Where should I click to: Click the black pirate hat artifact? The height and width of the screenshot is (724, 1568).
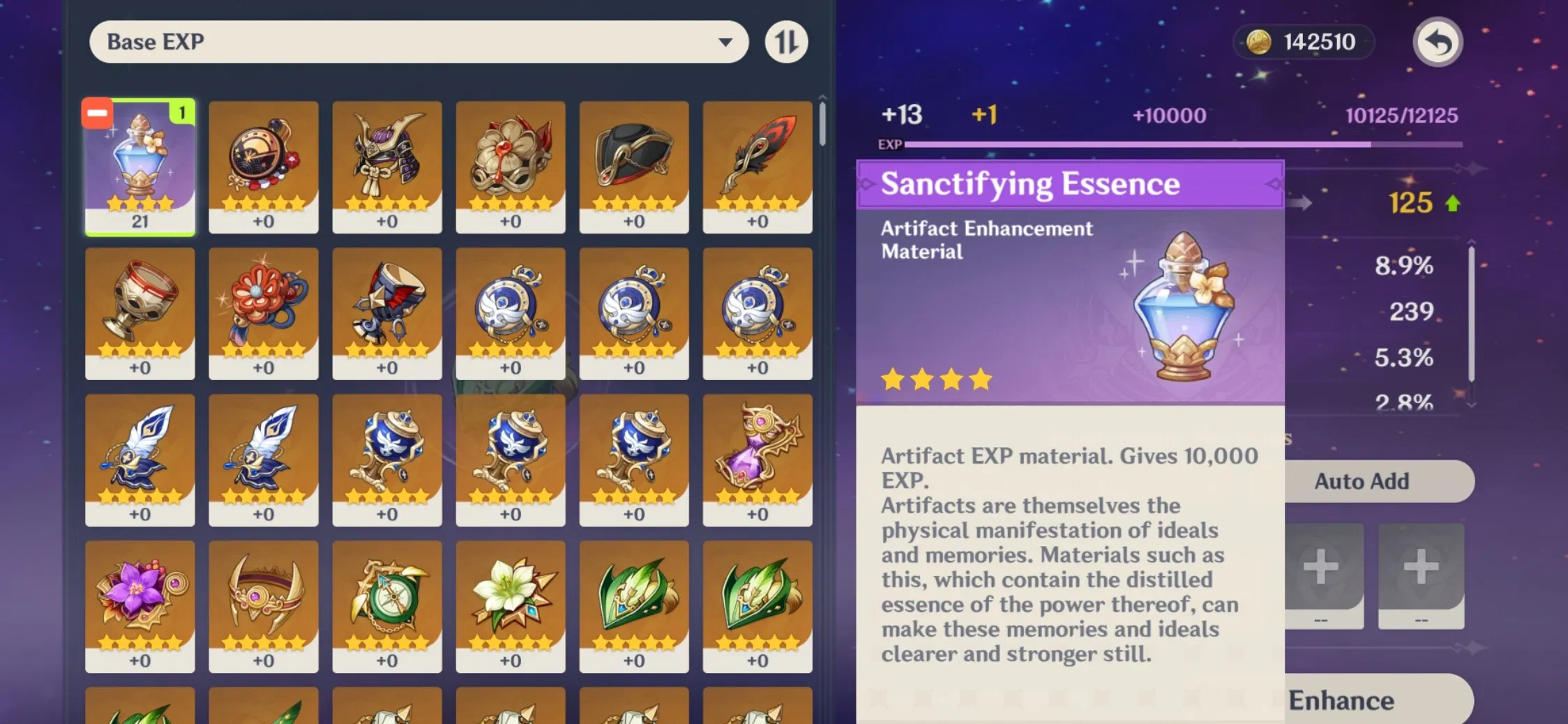pyautogui.click(x=635, y=167)
